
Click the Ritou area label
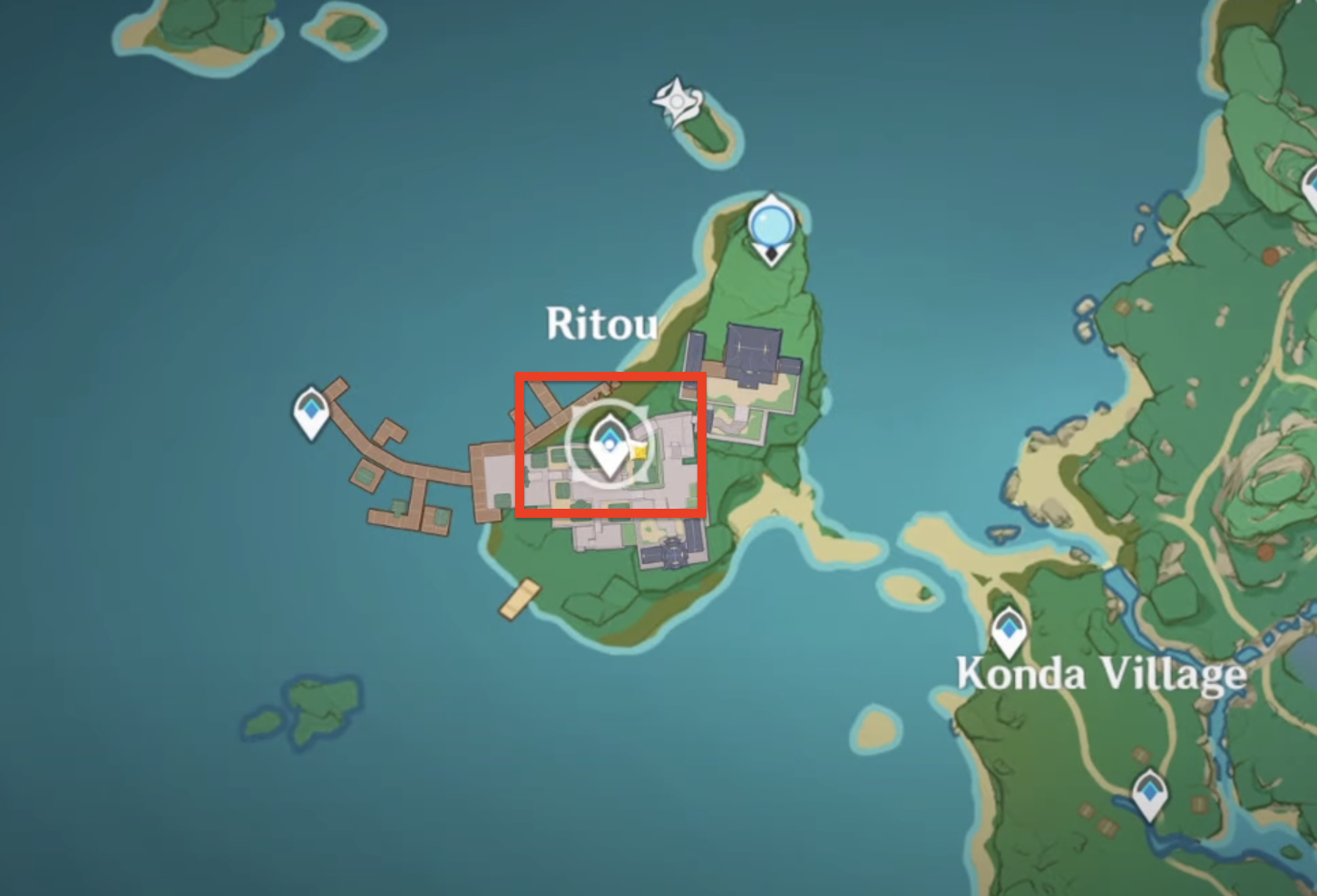(602, 325)
